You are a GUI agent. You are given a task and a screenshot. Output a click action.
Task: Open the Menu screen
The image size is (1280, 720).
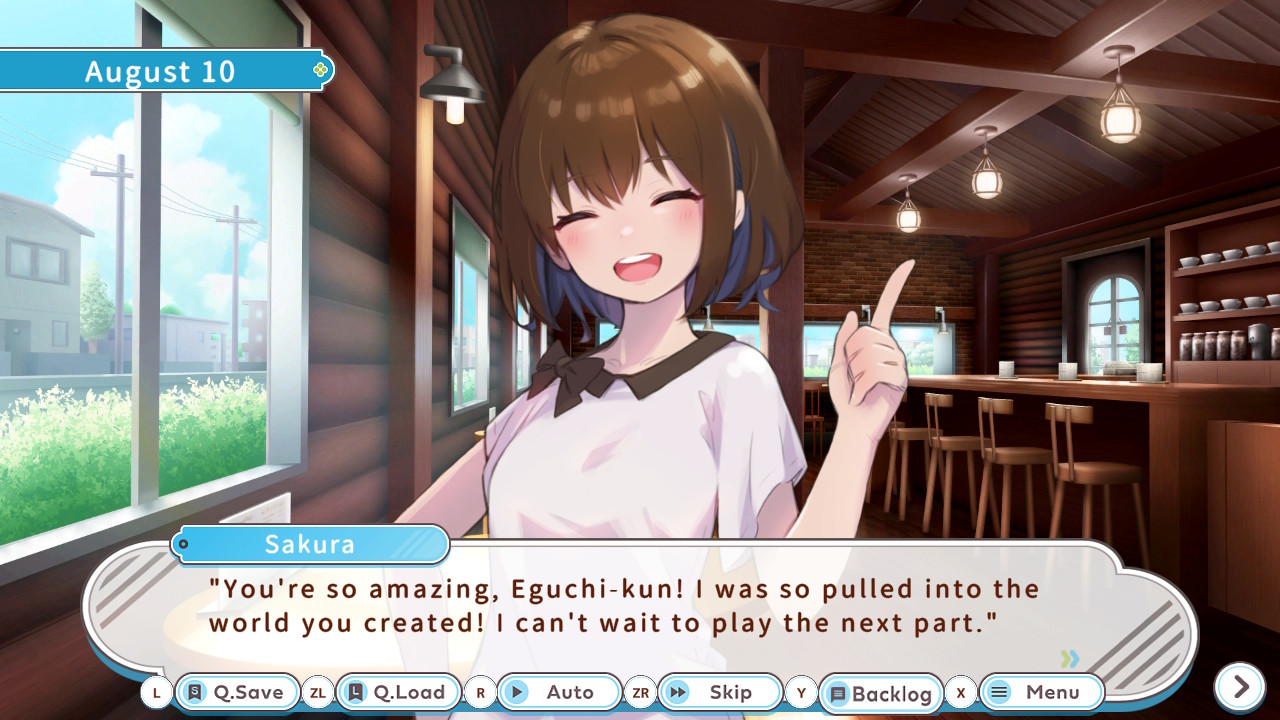pyautogui.click(x=1041, y=692)
